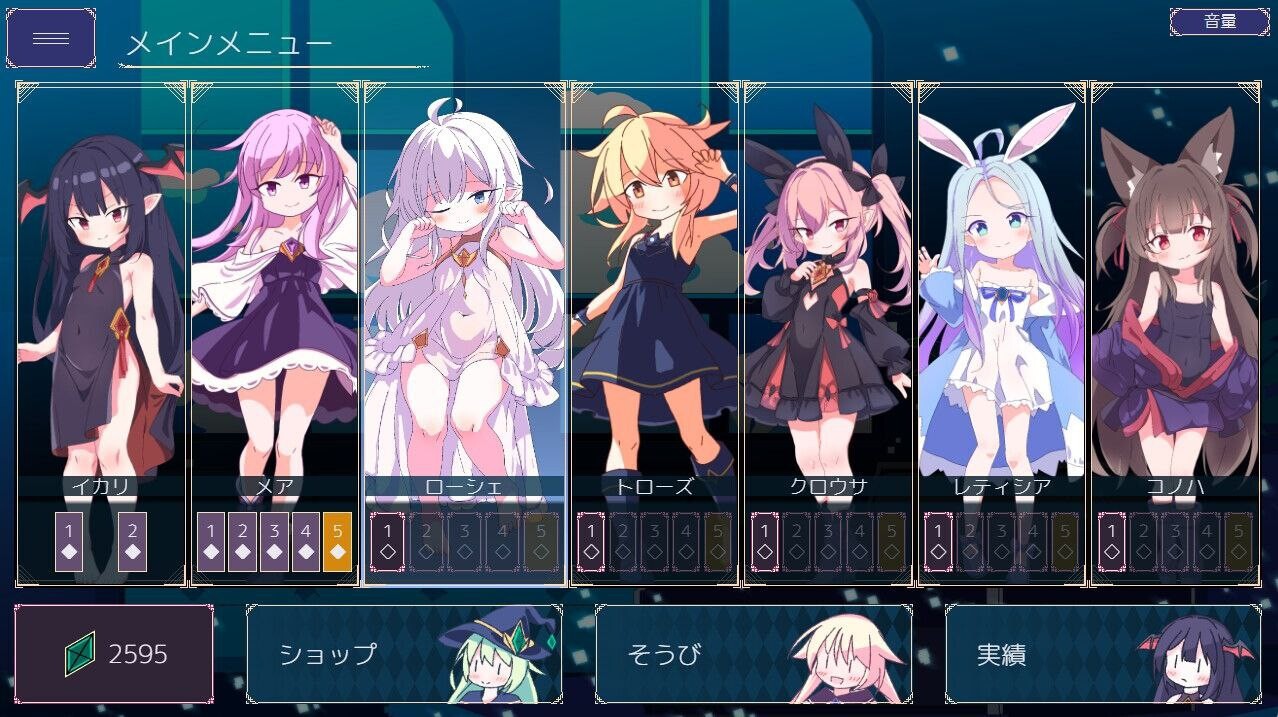Select コノハ's stage 1 tile
Screen dimensions: 1278x717
click(1112, 541)
